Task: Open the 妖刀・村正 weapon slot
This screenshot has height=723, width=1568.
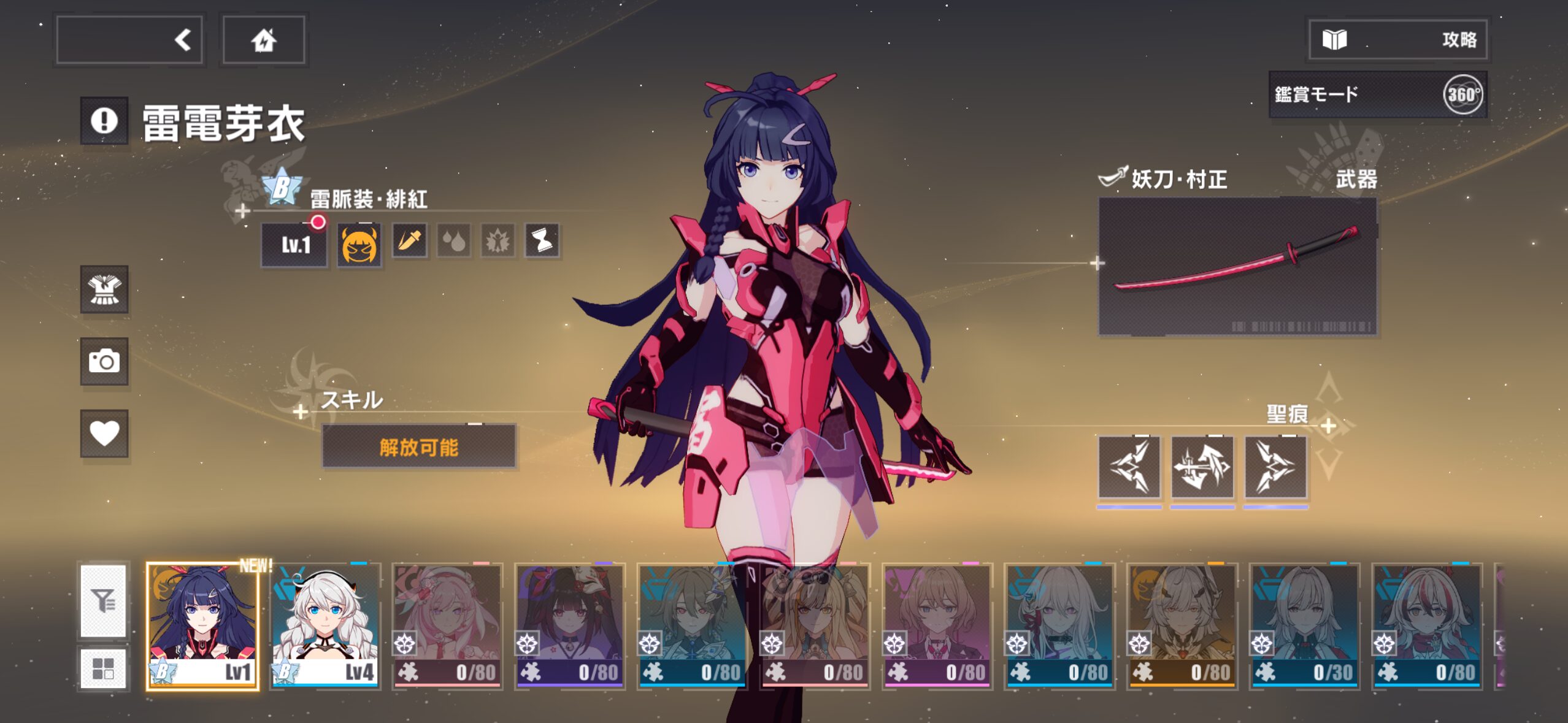Action: (1237, 266)
